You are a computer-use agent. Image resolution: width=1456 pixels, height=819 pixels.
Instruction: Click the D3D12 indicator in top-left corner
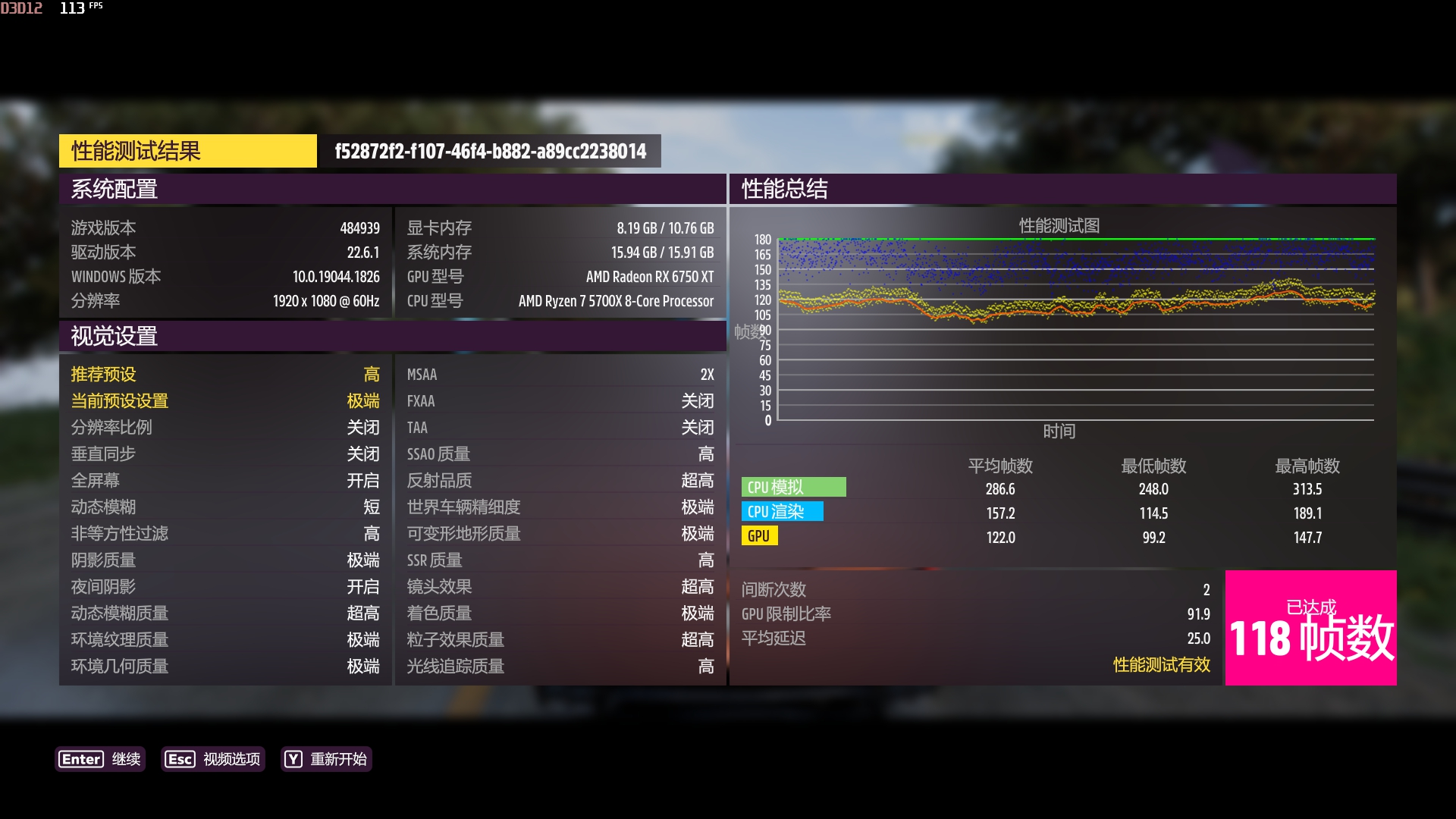coord(21,8)
